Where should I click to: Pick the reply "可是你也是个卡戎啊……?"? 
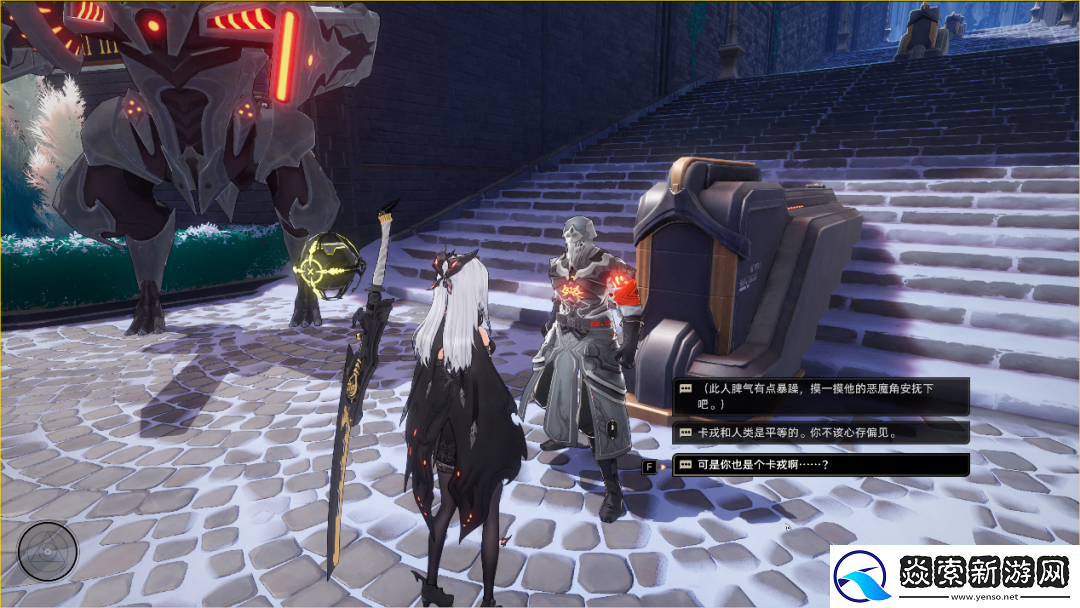pos(820,465)
